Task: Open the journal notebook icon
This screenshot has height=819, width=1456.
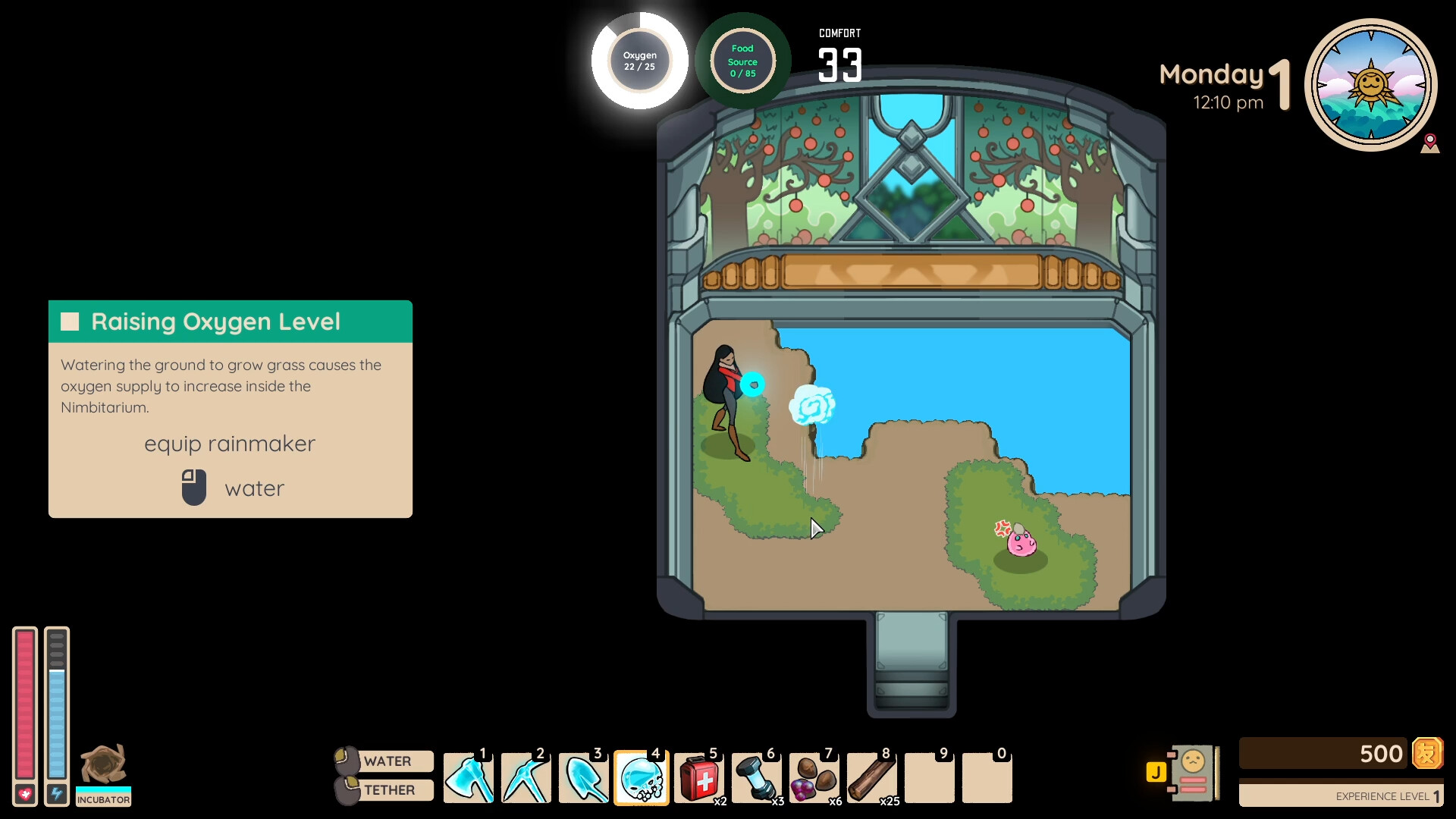Action: (1192, 773)
